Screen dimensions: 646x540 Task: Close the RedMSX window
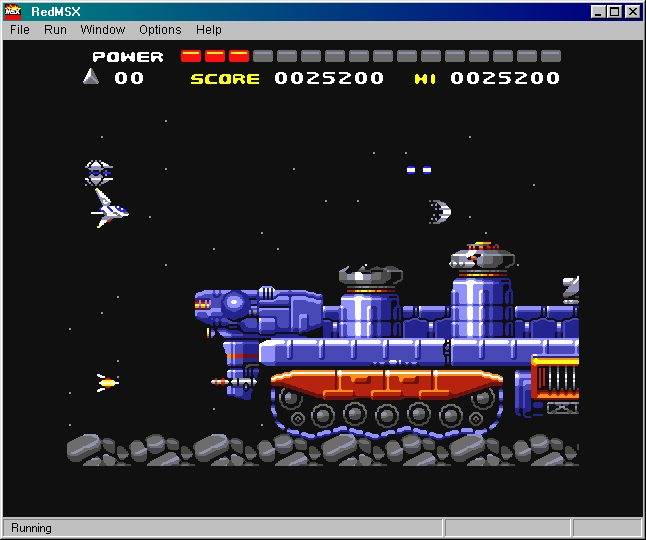point(633,12)
